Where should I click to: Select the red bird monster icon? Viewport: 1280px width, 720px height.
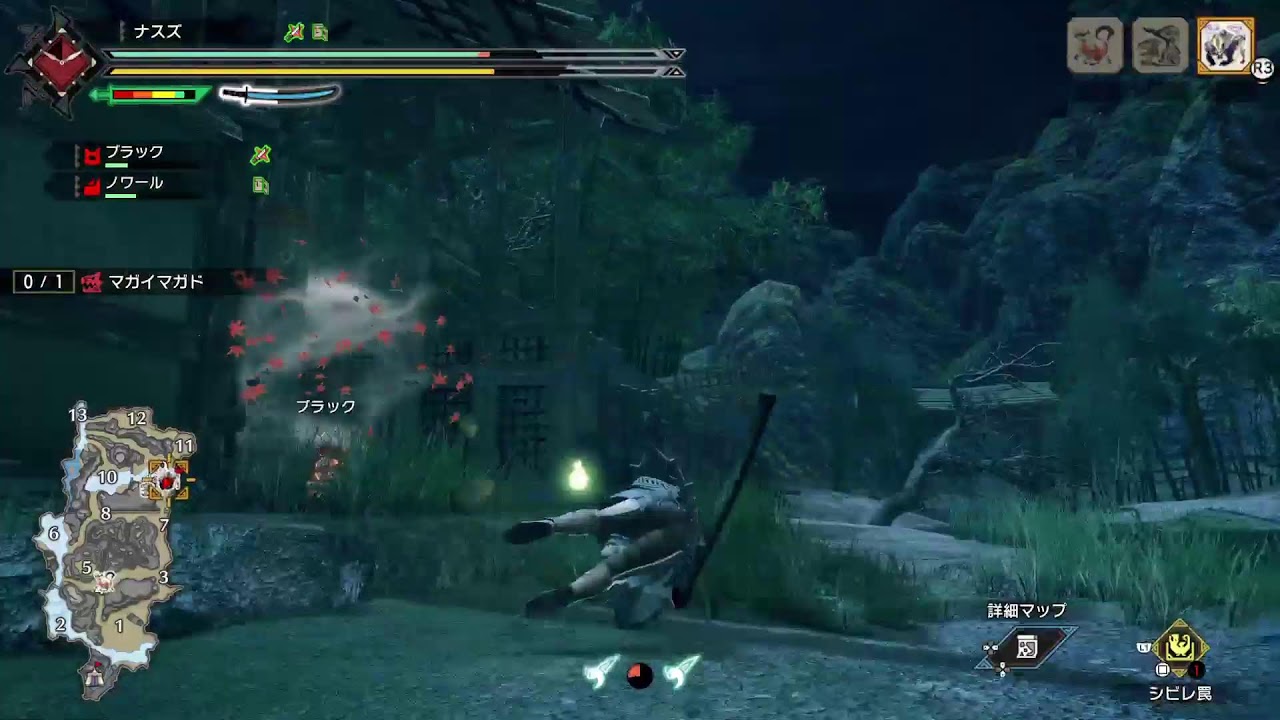point(1095,46)
